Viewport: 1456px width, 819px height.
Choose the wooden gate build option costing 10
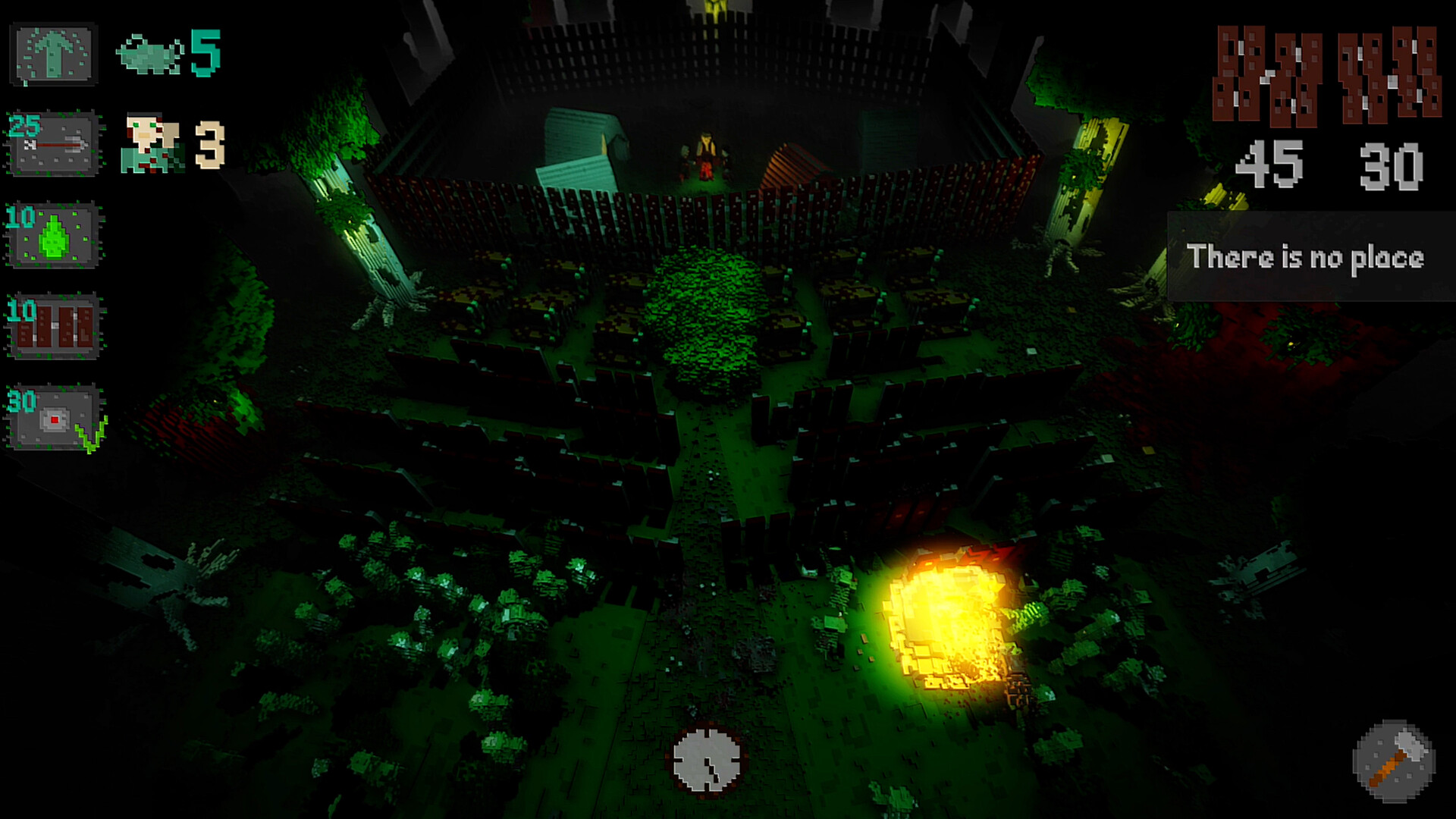[53, 326]
